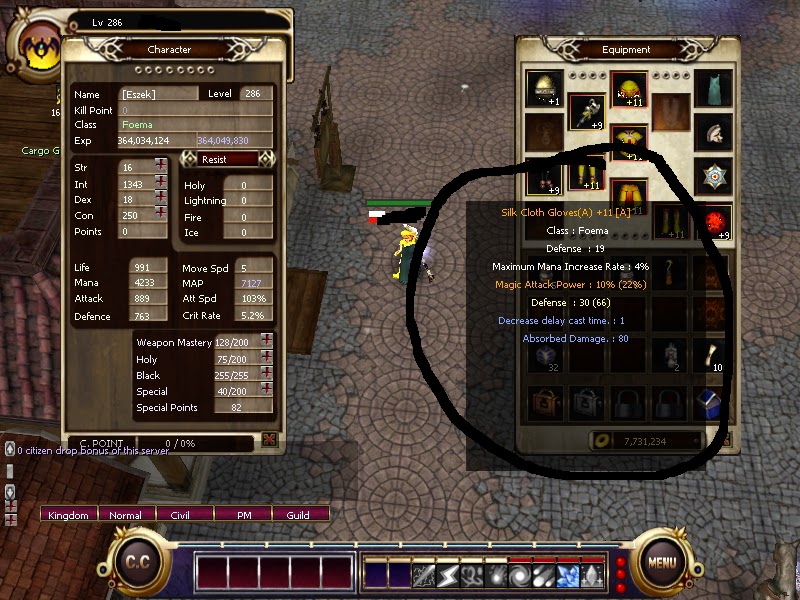Viewport: 800px width, 600px height.
Task: Raise the Con stat with plus button
Action: click(161, 214)
